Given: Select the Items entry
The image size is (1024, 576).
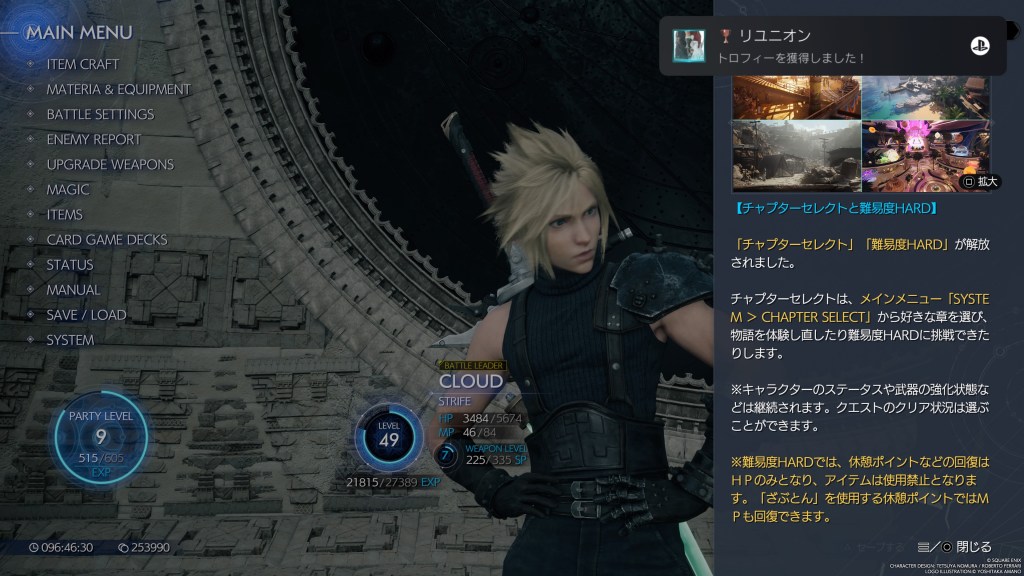Looking at the screenshot, I should click(65, 214).
